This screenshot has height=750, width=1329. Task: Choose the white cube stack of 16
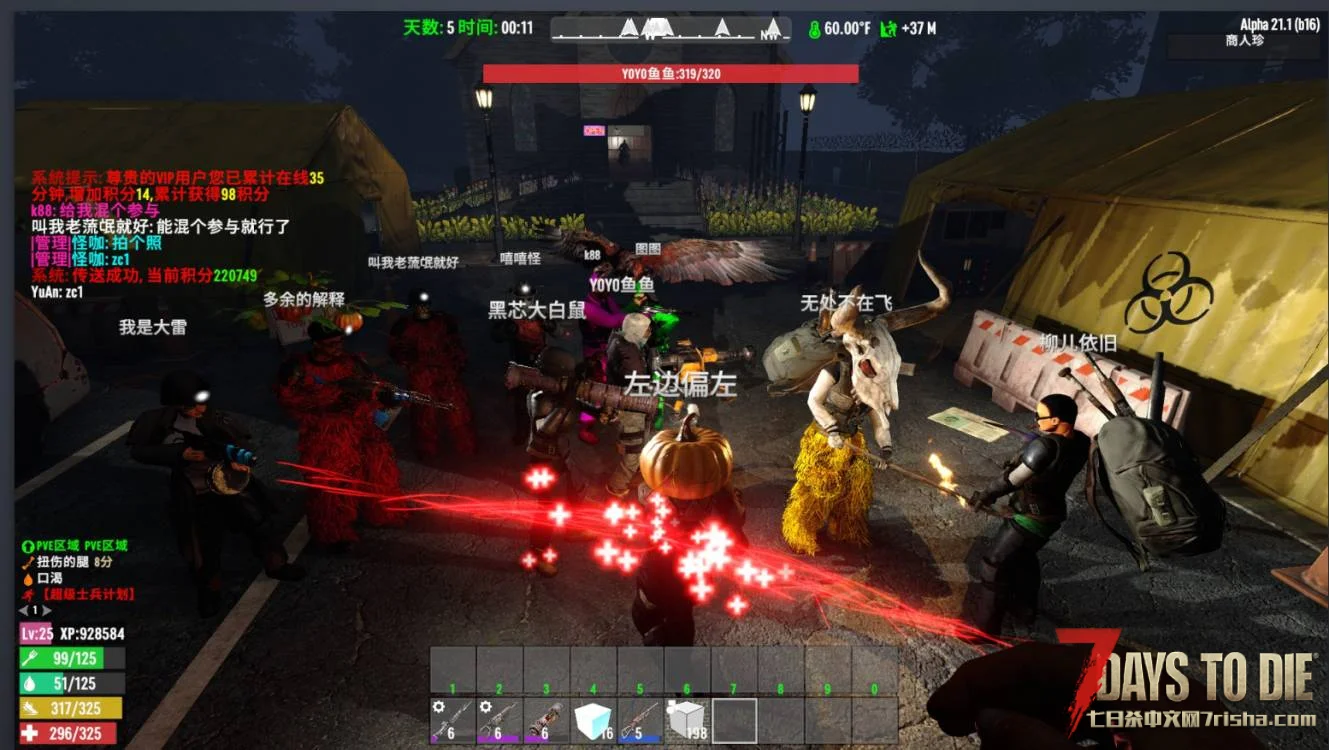click(593, 720)
